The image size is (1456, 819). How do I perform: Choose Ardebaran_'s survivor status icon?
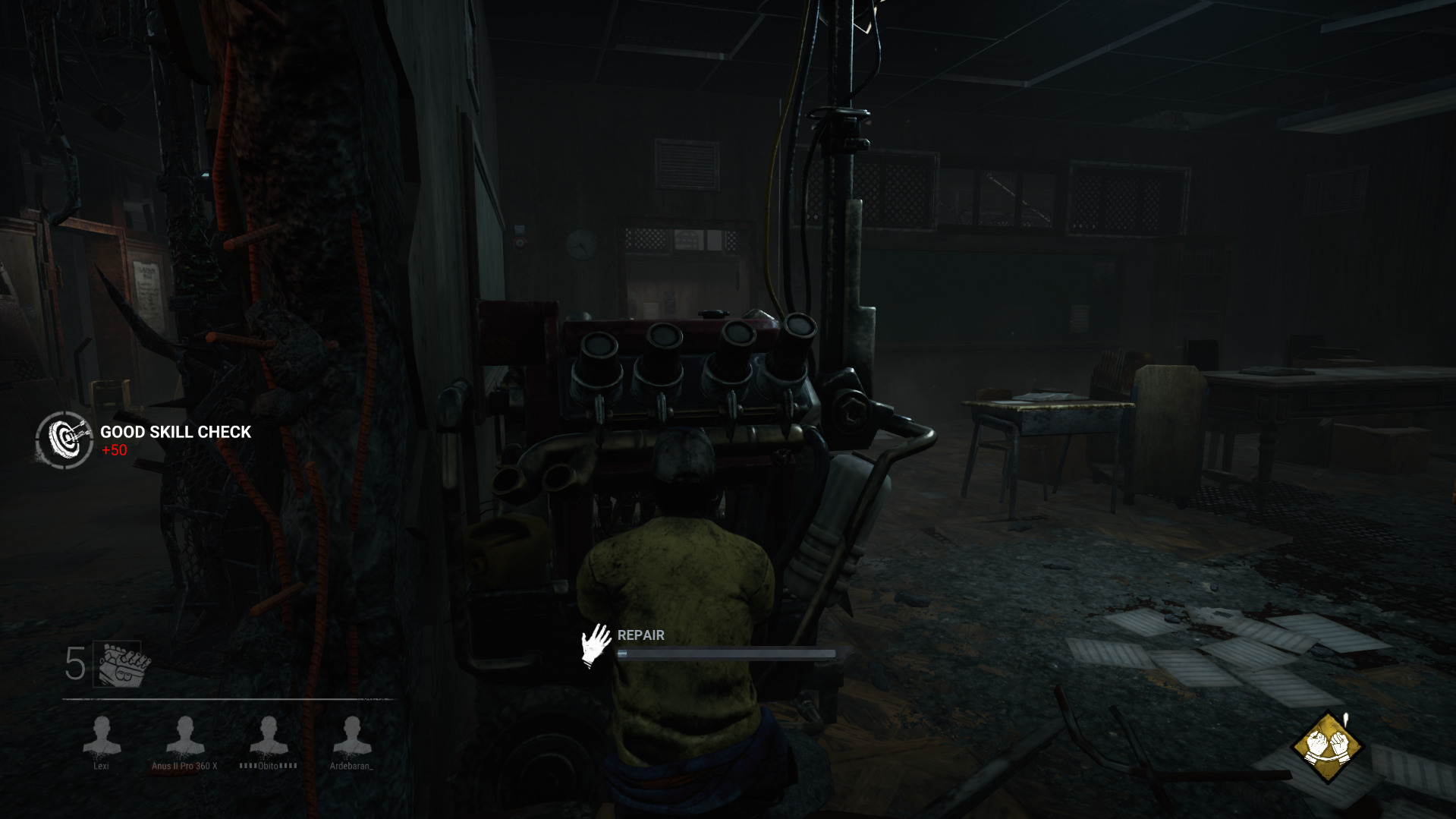pyautogui.click(x=352, y=736)
